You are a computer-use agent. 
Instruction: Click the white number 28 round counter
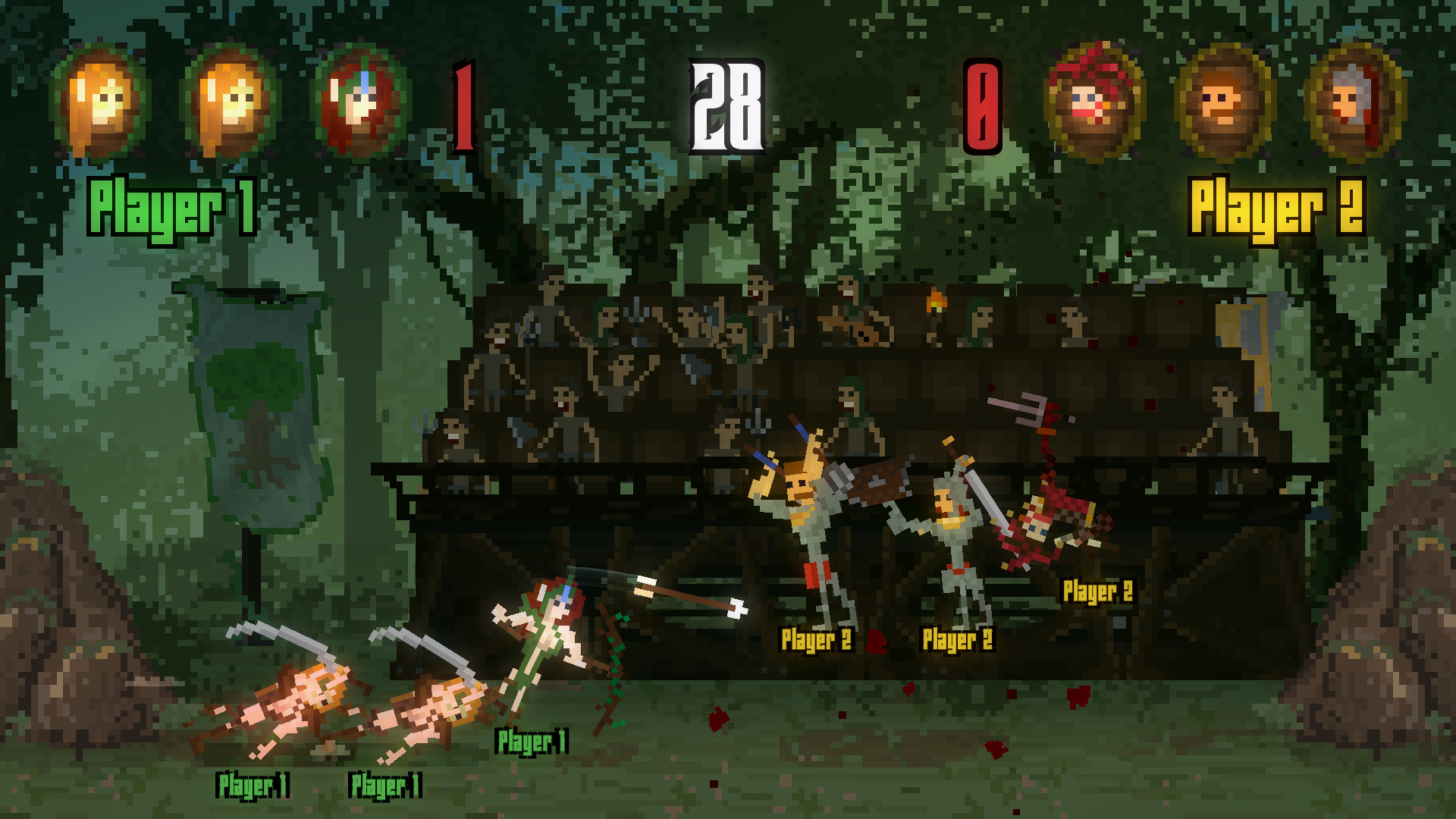(x=726, y=102)
